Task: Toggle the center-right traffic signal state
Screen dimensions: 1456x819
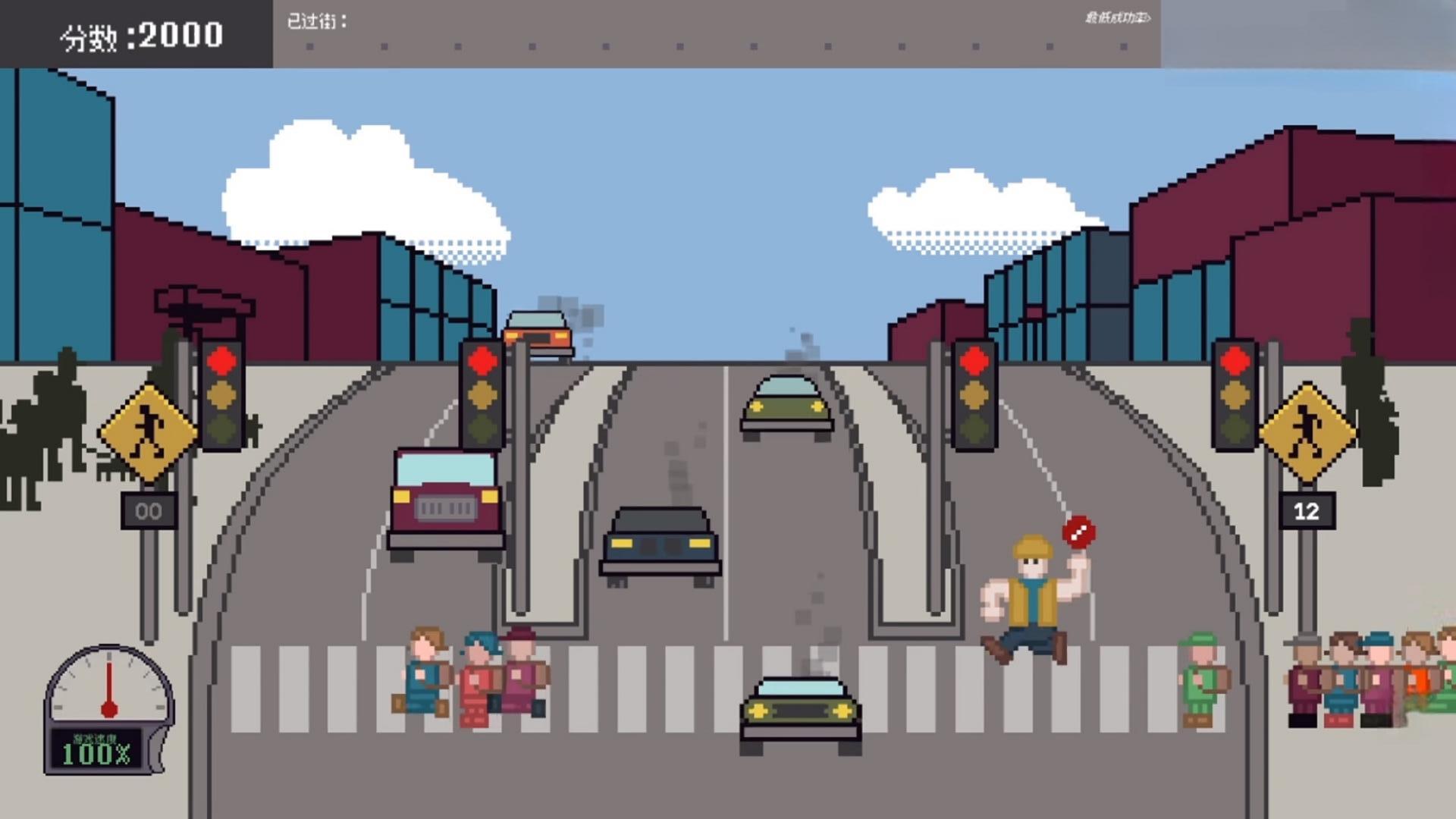Action: tap(974, 394)
